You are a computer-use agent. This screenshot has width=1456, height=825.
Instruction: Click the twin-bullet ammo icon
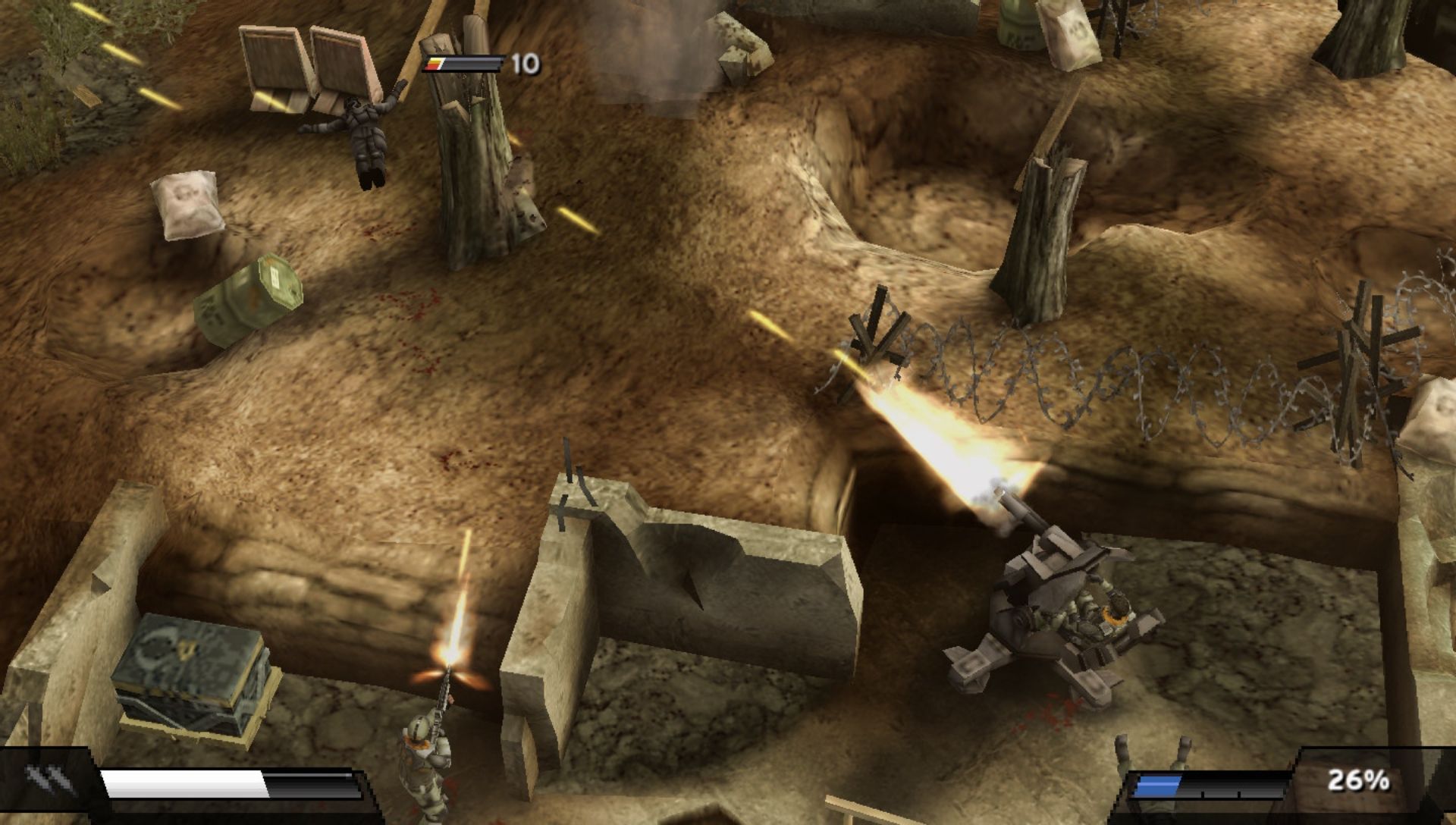tap(50, 779)
